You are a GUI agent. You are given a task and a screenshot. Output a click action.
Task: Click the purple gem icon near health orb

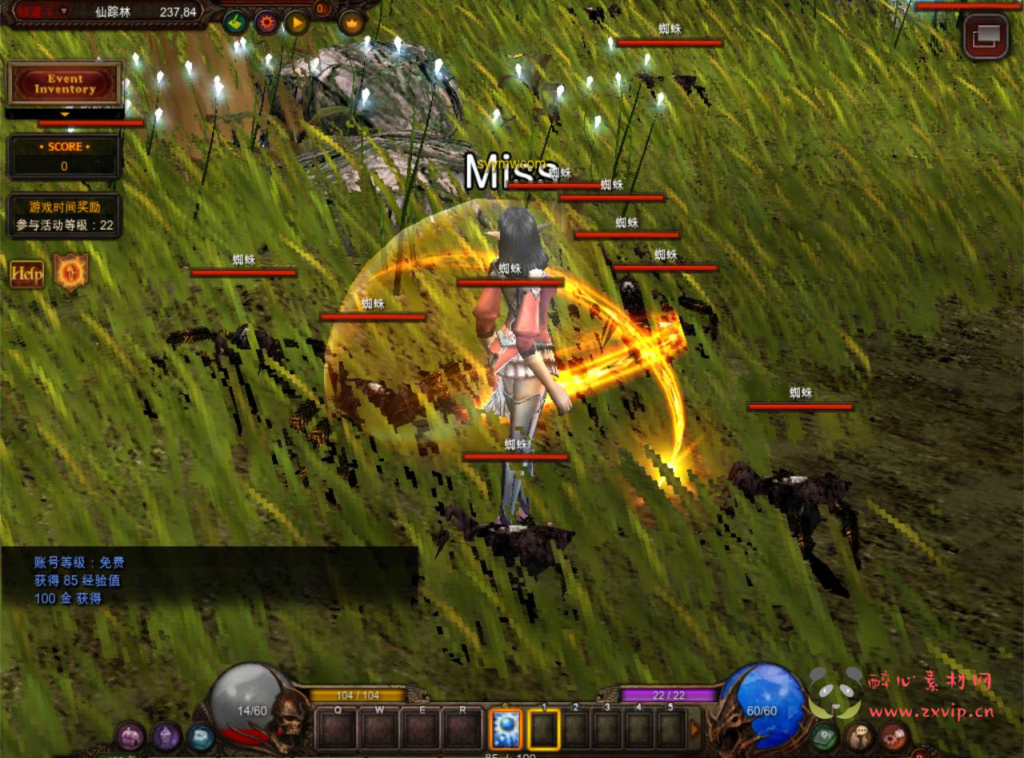click(x=166, y=737)
